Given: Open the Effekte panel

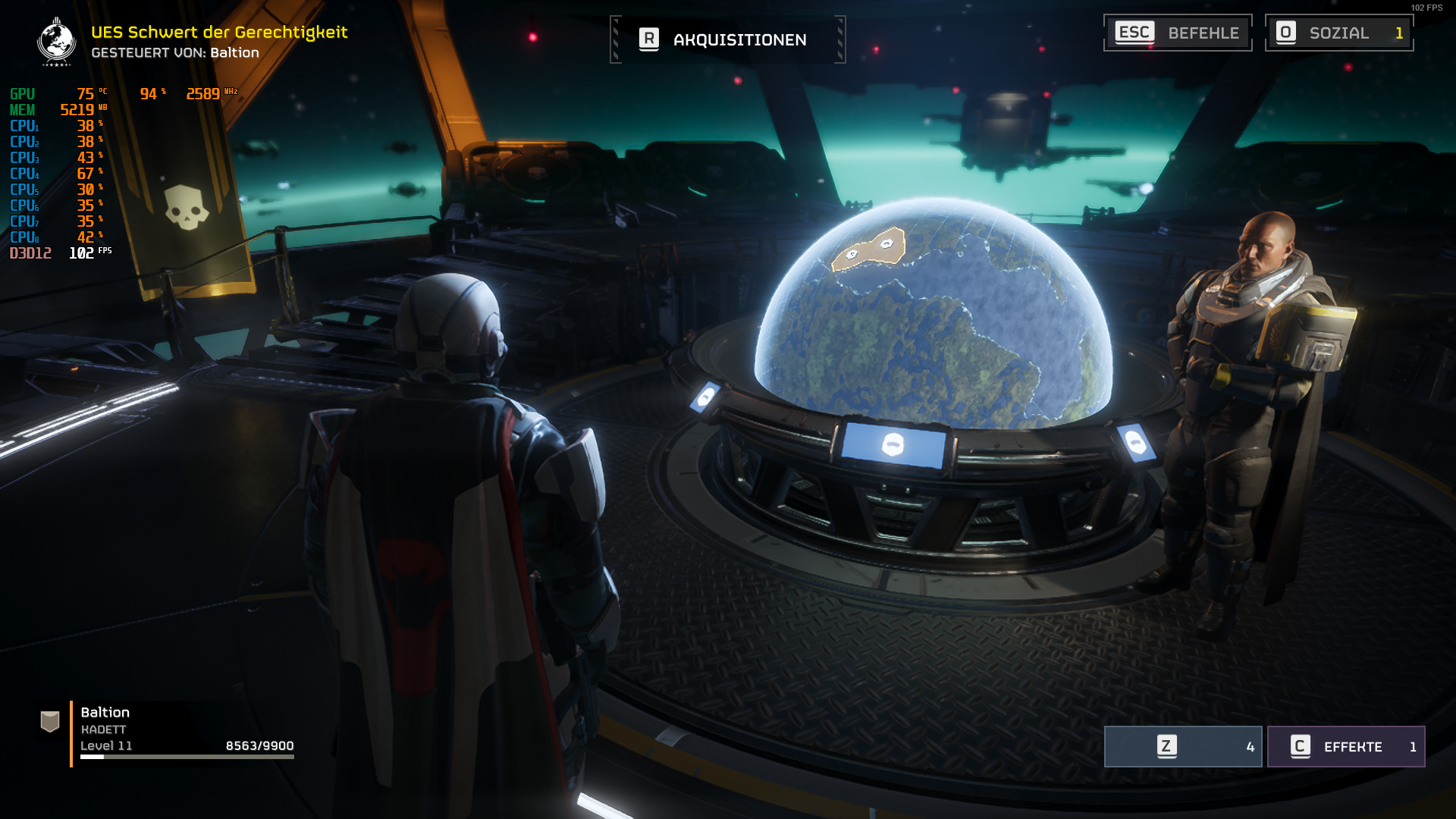Looking at the screenshot, I should 1345,747.
